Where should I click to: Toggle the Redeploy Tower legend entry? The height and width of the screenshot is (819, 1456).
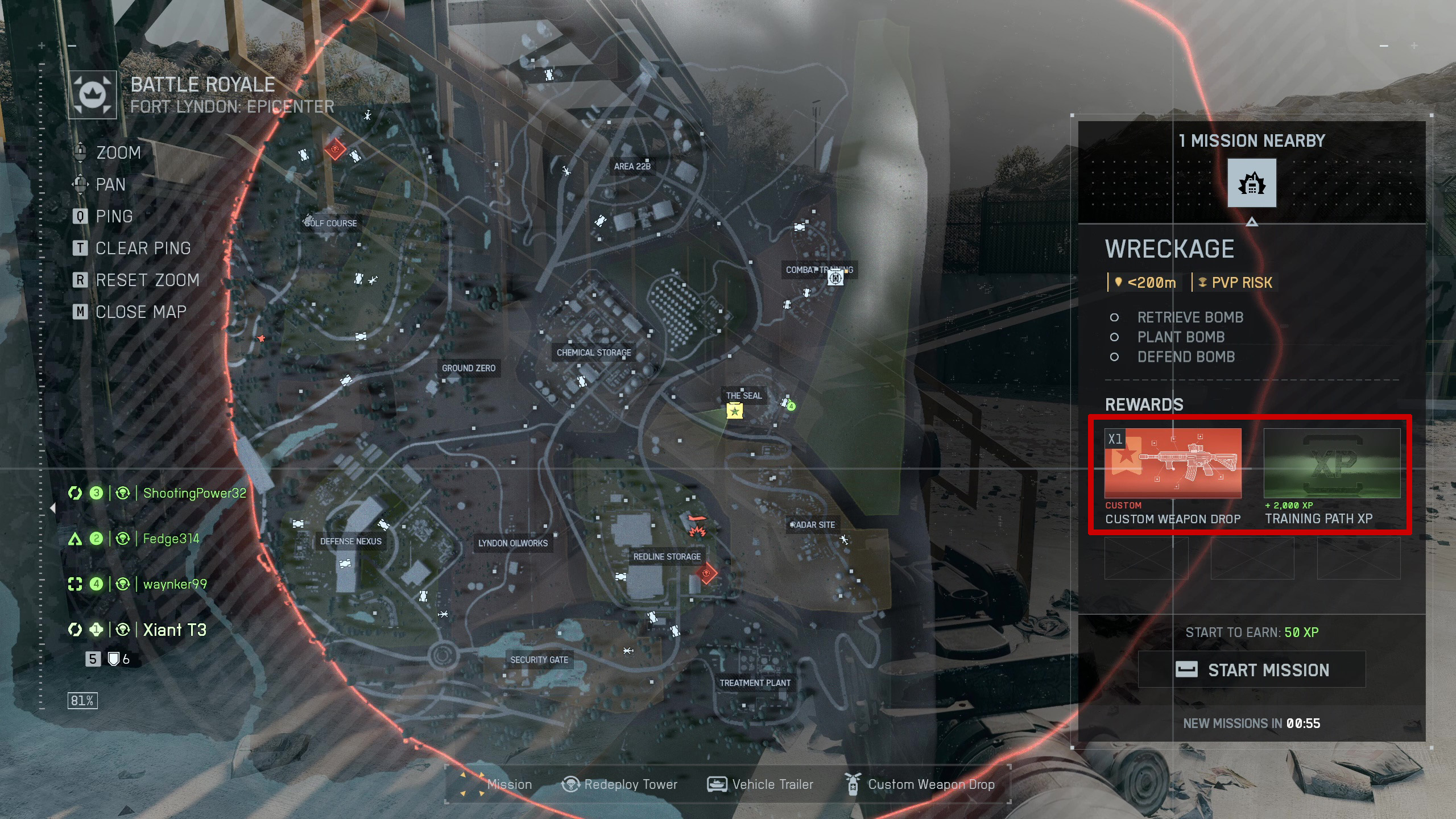[x=619, y=784]
